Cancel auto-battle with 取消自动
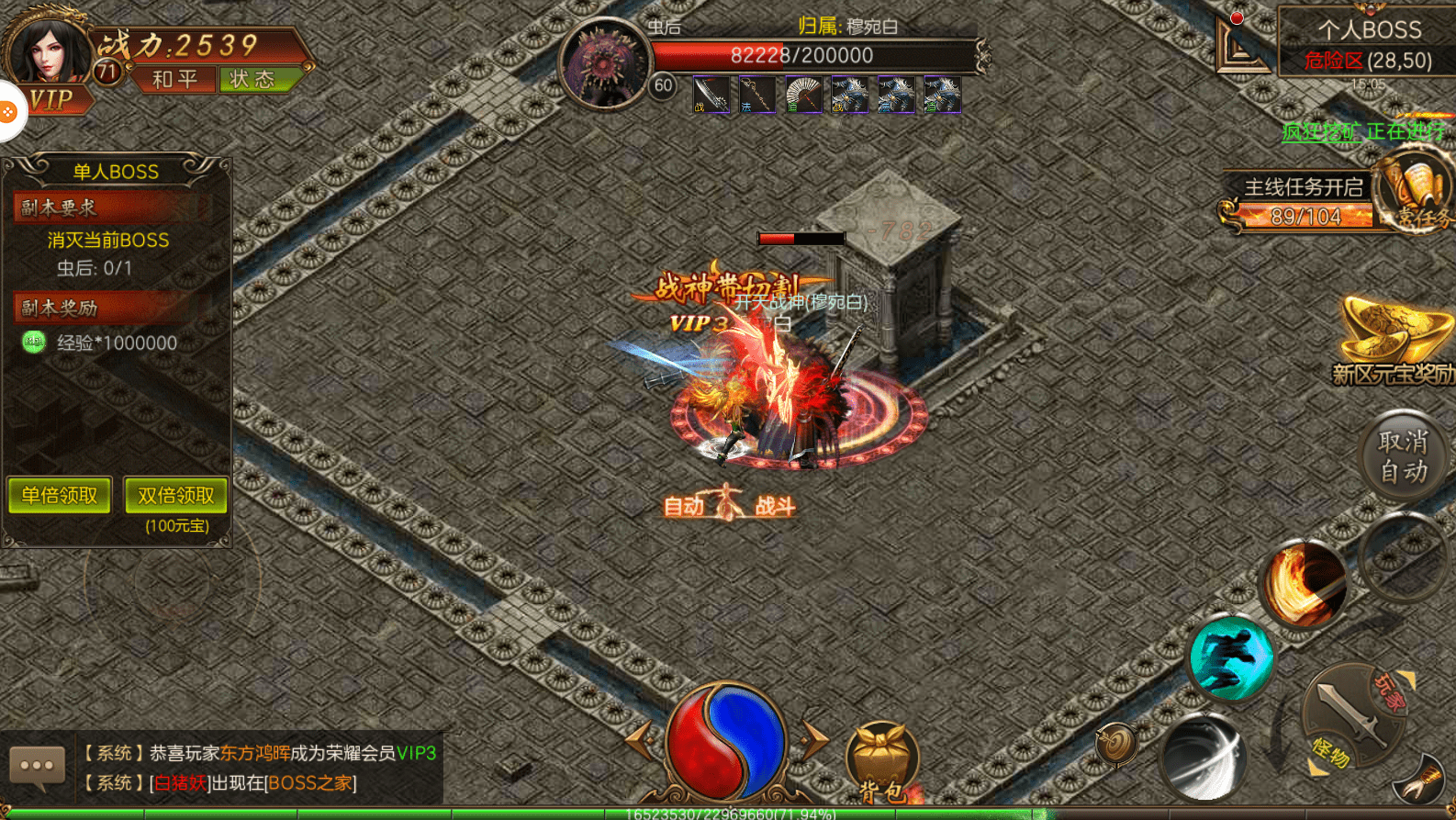The image size is (1456, 820). (x=1403, y=456)
